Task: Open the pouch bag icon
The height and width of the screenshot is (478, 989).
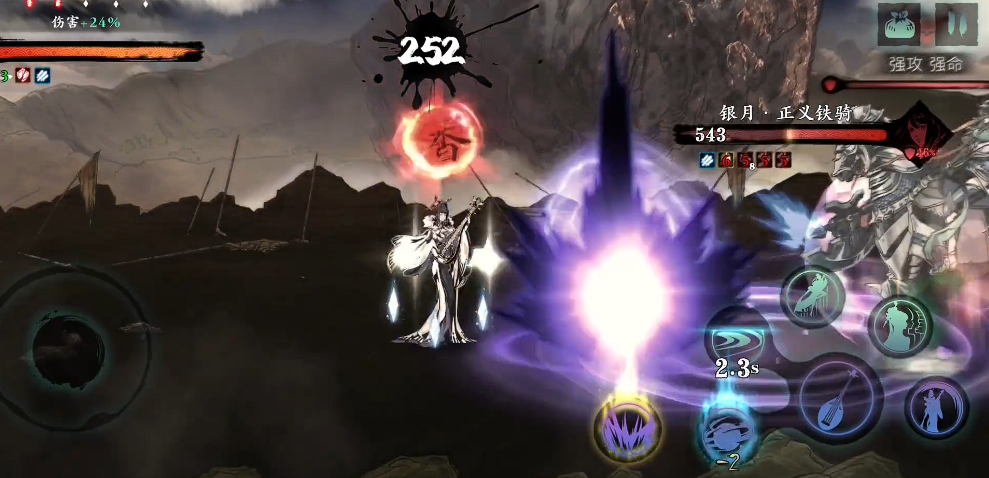Action: point(897,24)
